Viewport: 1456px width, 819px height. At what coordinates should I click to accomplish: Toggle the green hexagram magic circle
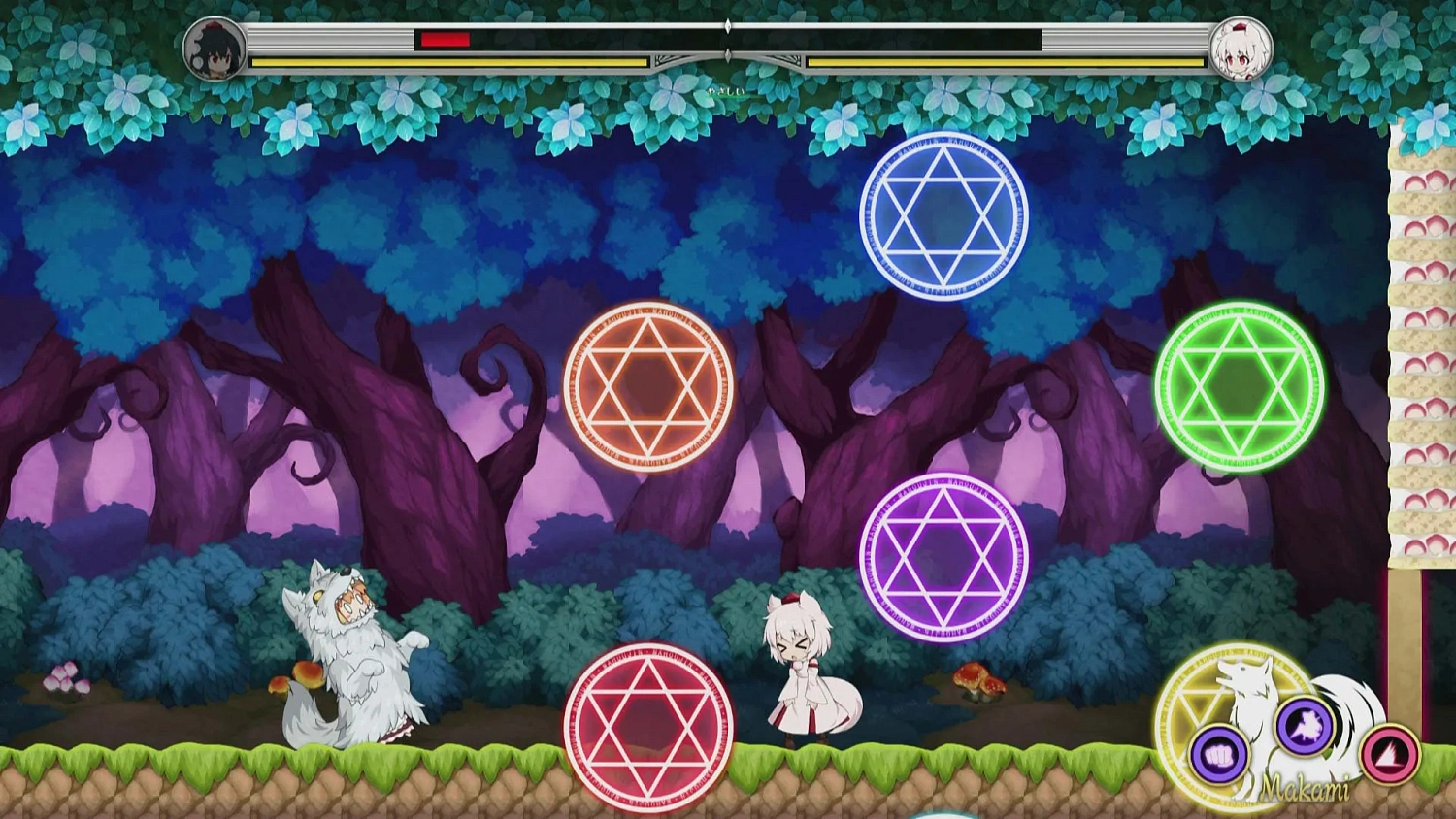(1240, 387)
